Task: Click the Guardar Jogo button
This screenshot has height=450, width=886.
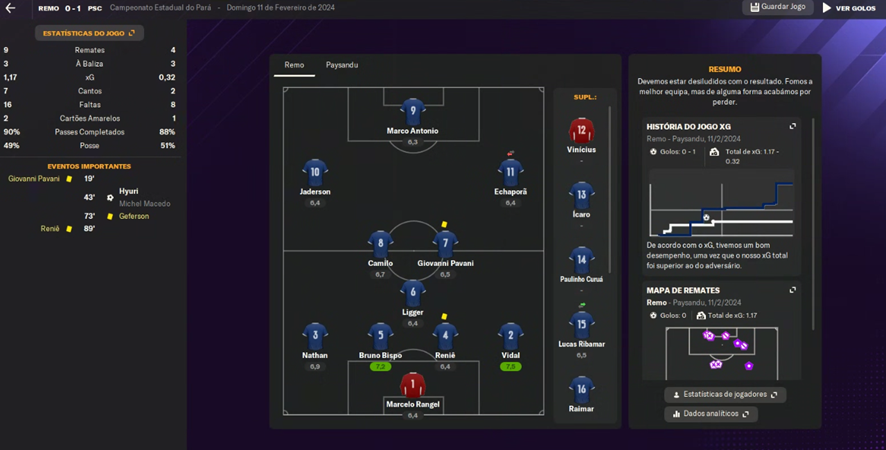Action: (778, 7)
